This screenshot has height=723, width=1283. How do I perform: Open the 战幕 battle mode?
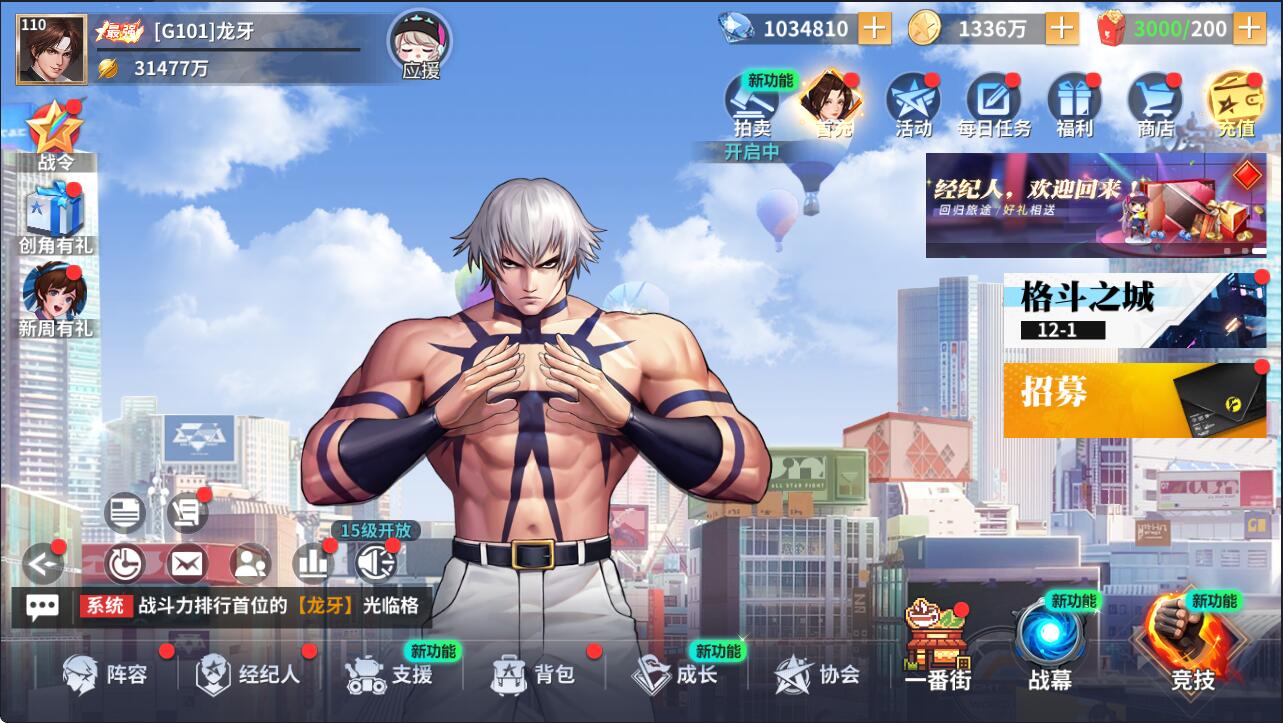tap(1050, 645)
